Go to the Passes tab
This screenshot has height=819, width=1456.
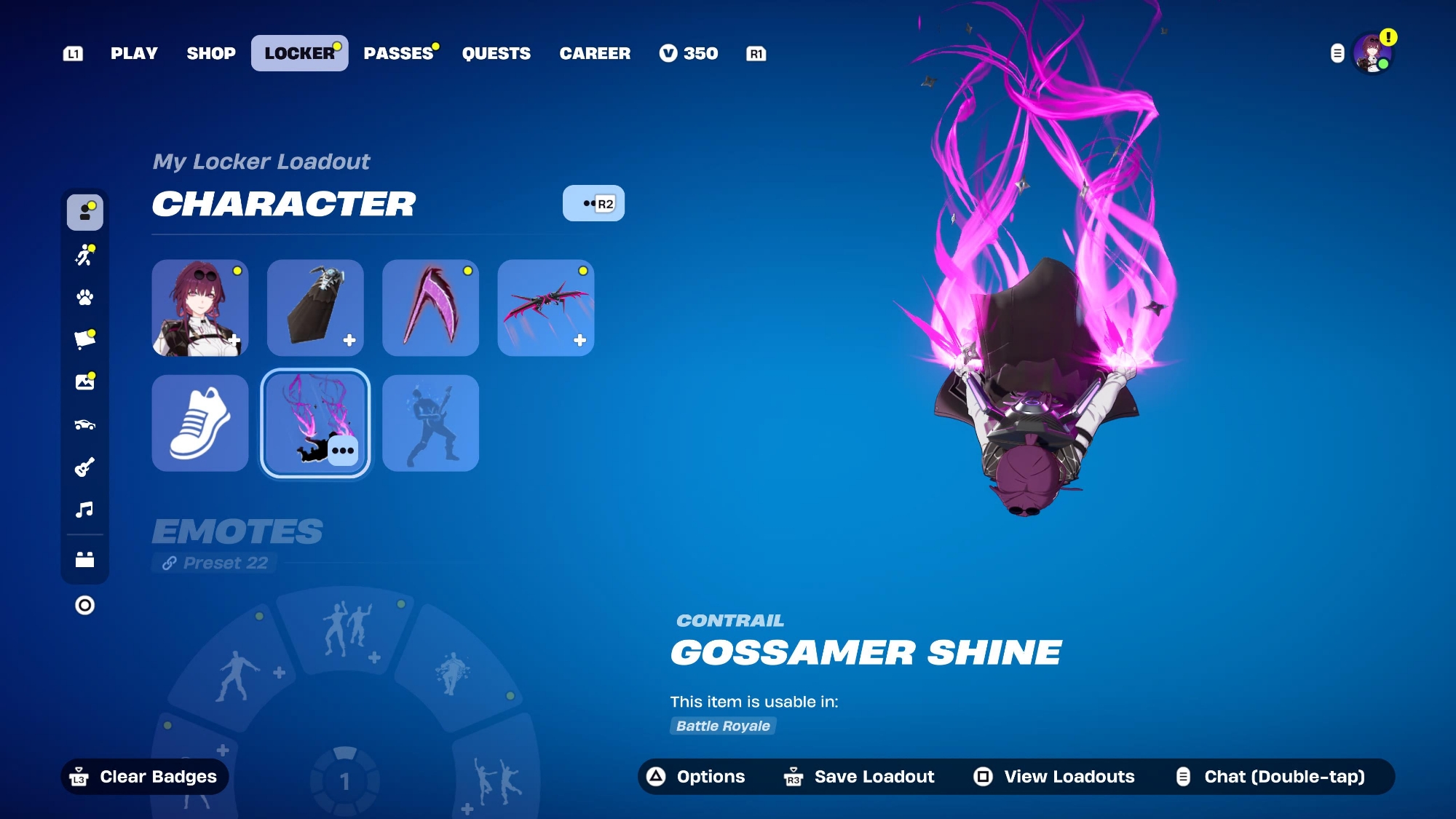coord(398,53)
